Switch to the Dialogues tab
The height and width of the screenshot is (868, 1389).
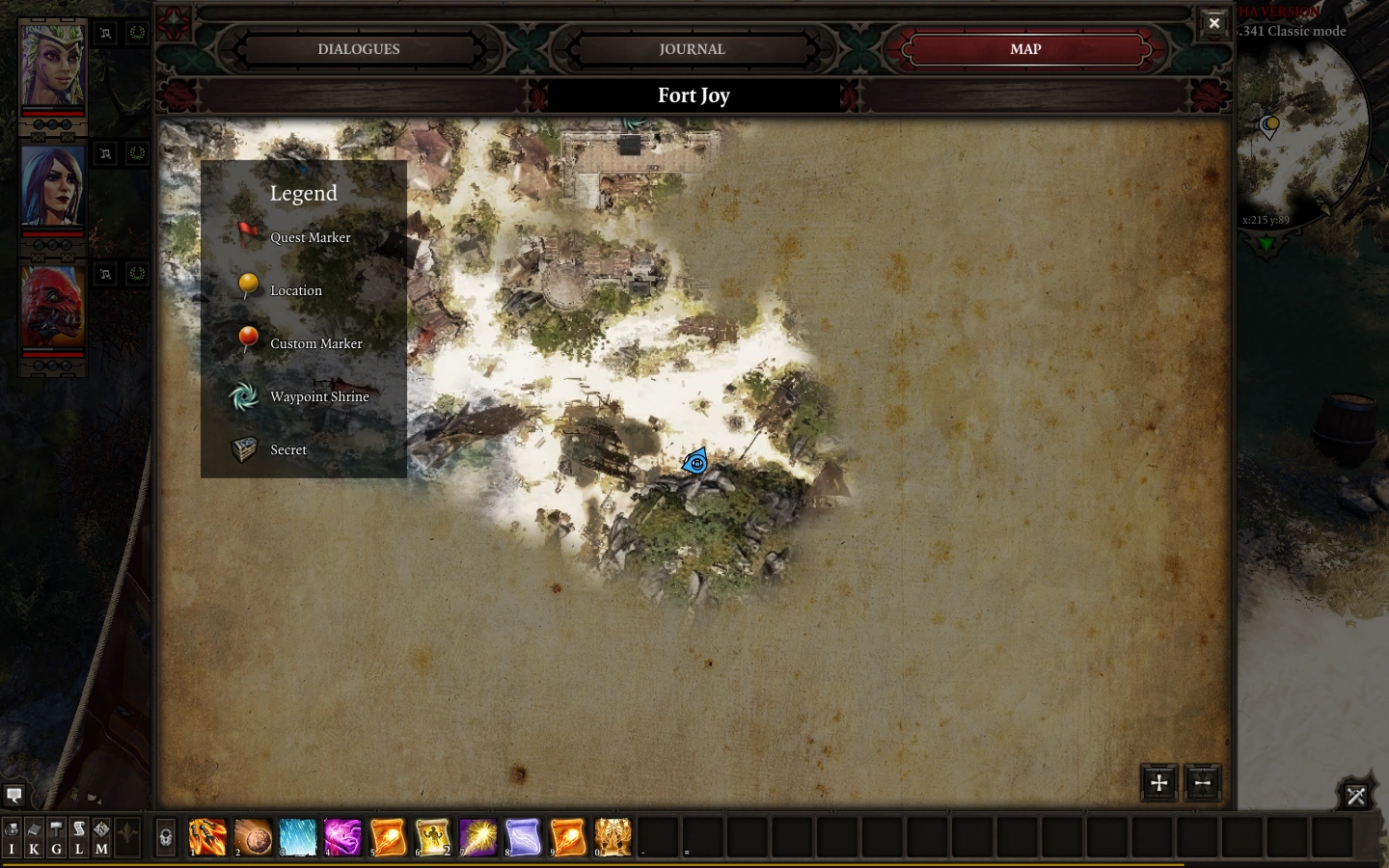click(359, 49)
